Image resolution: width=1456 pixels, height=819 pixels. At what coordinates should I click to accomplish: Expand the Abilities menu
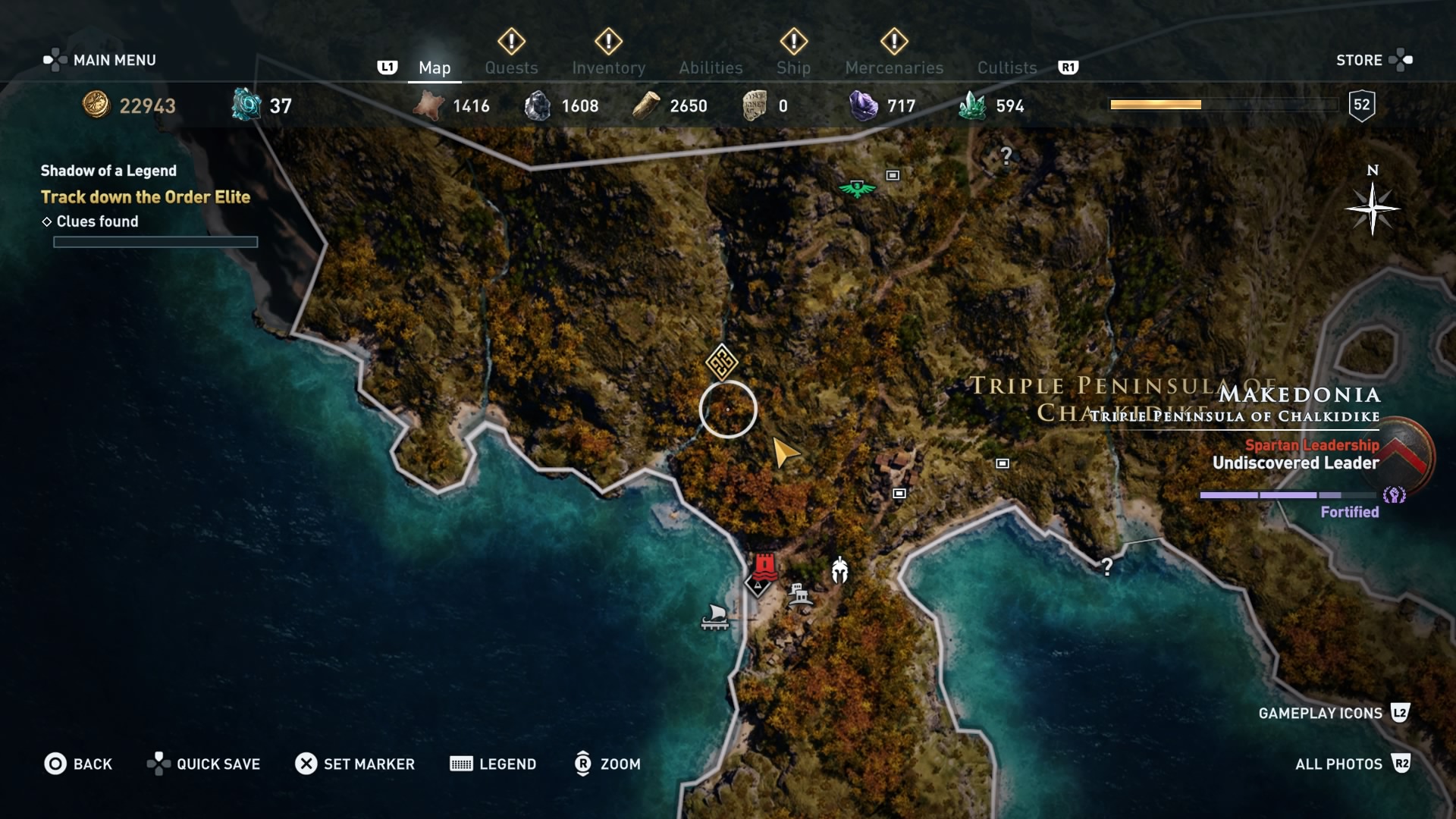click(710, 67)
